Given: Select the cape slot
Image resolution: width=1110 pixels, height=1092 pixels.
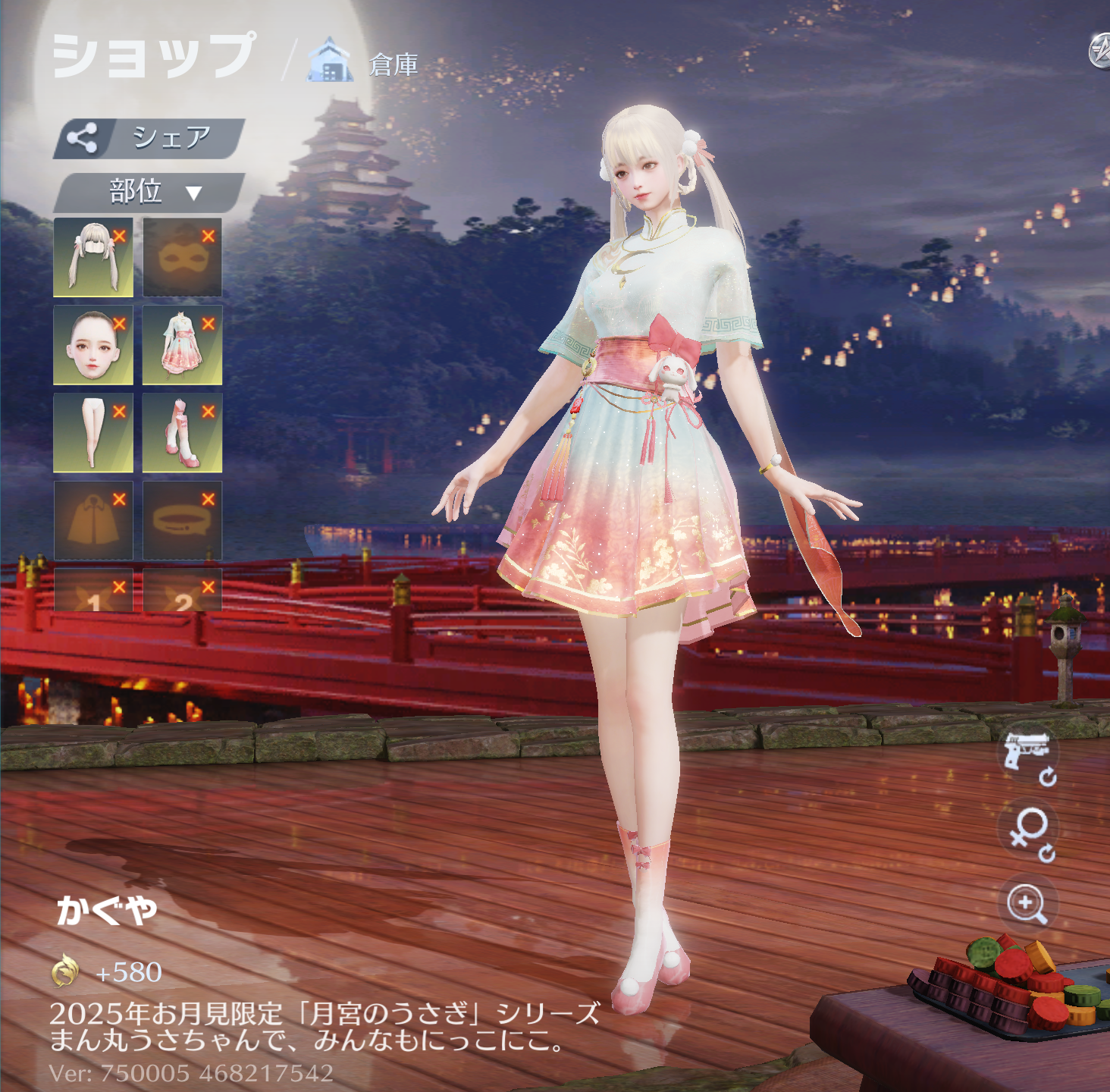Looking at the screenshot, I should tap(92, 522).
